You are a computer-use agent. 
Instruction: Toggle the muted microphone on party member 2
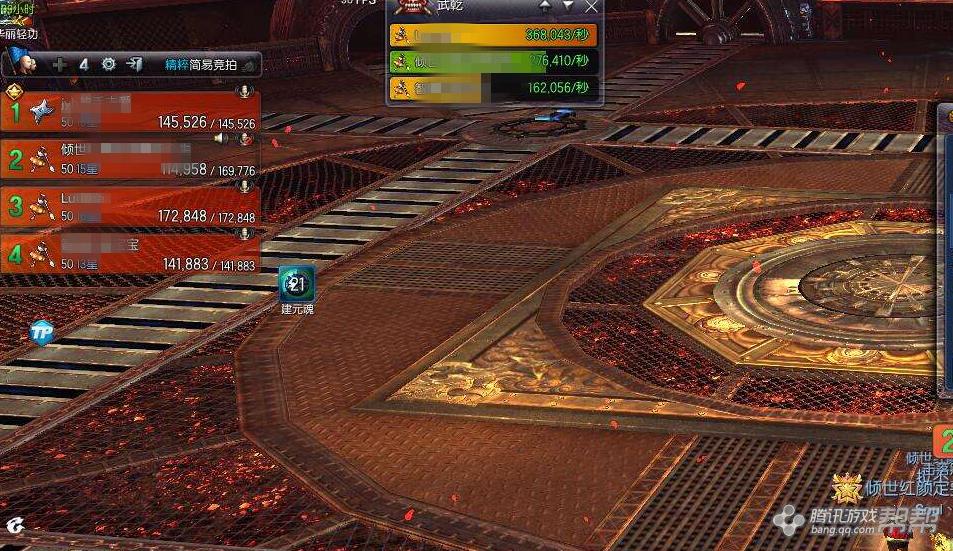point(244,139)
